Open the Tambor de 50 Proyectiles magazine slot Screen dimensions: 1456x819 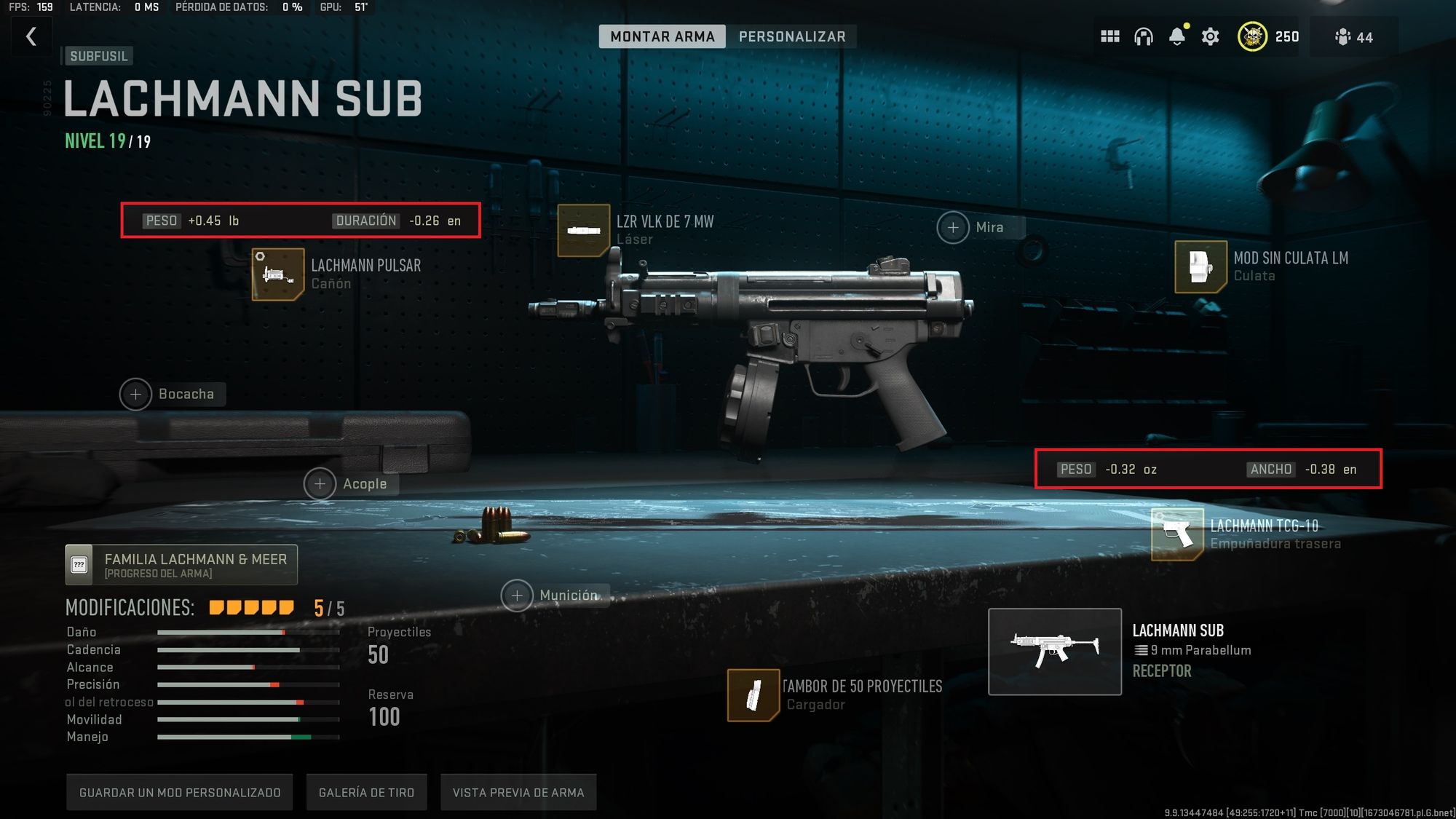755,694
